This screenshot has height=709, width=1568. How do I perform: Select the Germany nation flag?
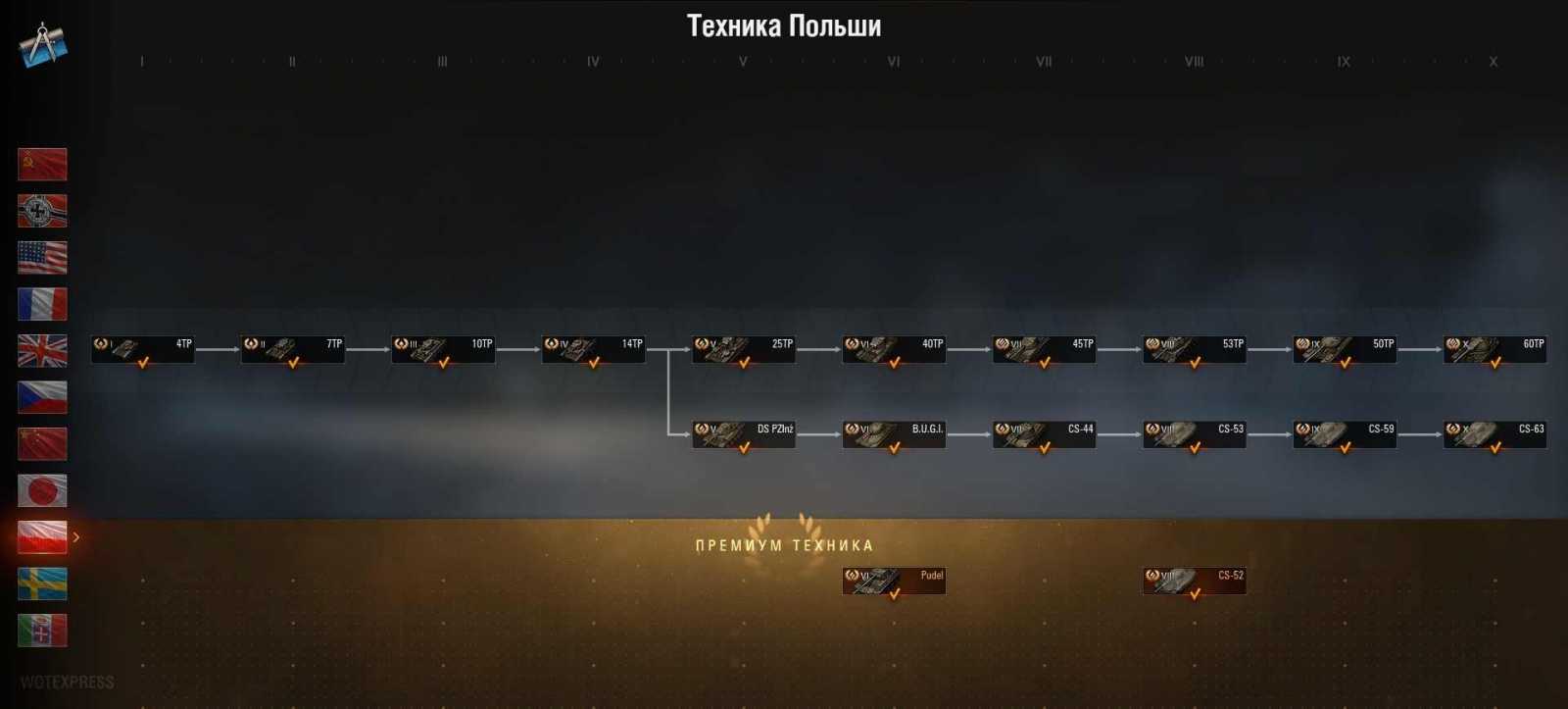[41, 211]
